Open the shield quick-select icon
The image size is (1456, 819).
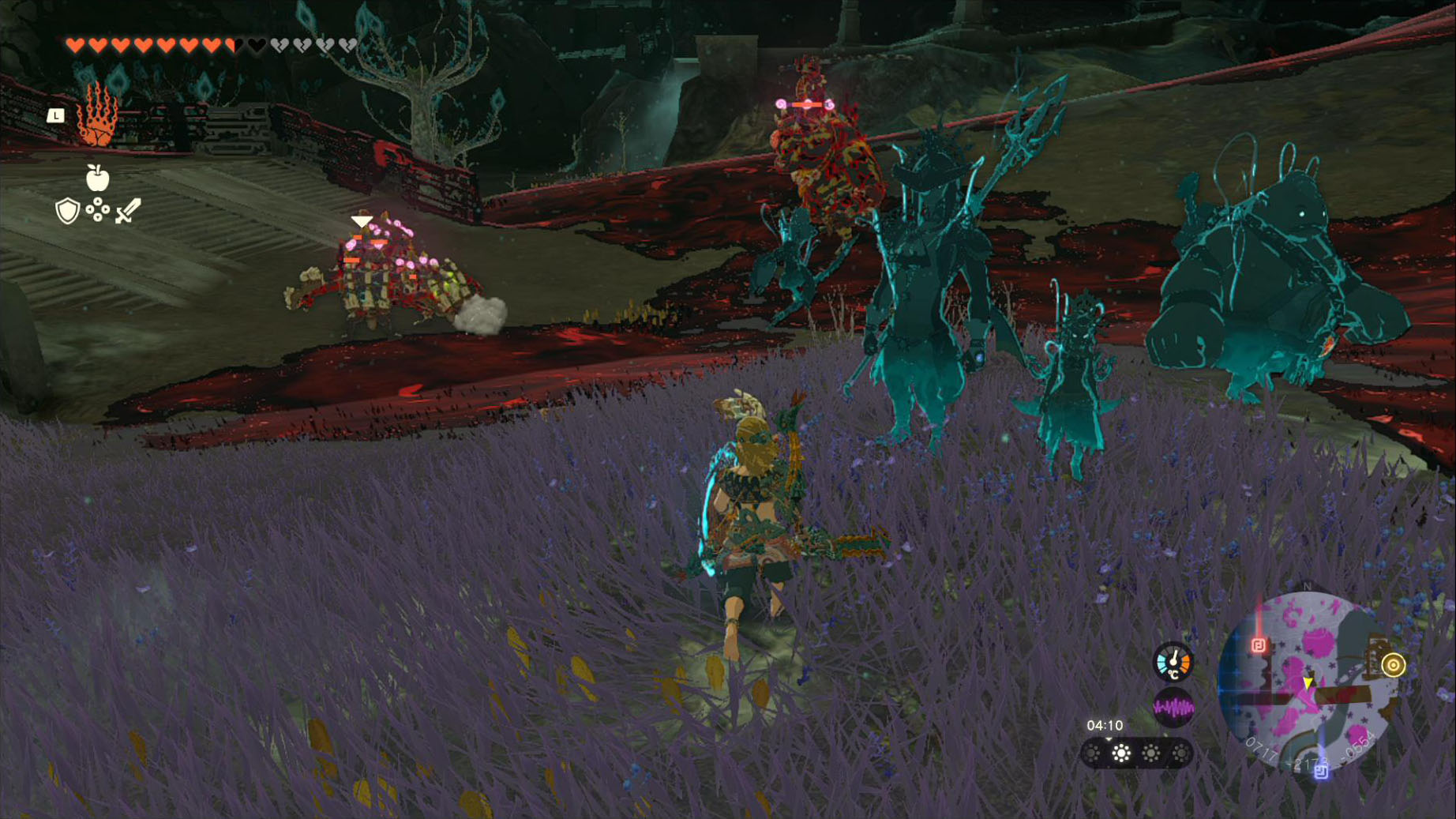(68, 211)
